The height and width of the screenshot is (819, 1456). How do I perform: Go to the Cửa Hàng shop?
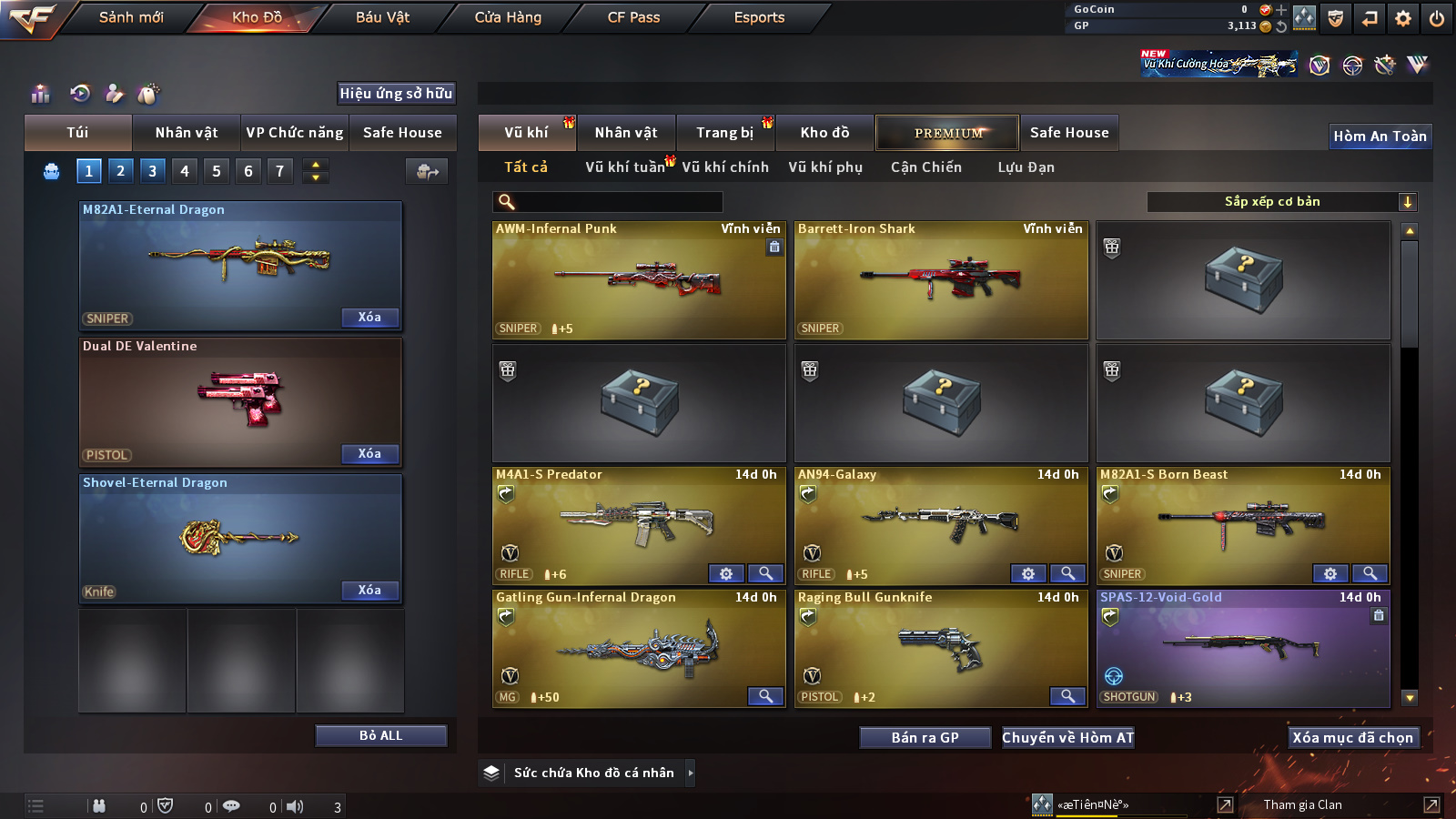pos(508,17)
